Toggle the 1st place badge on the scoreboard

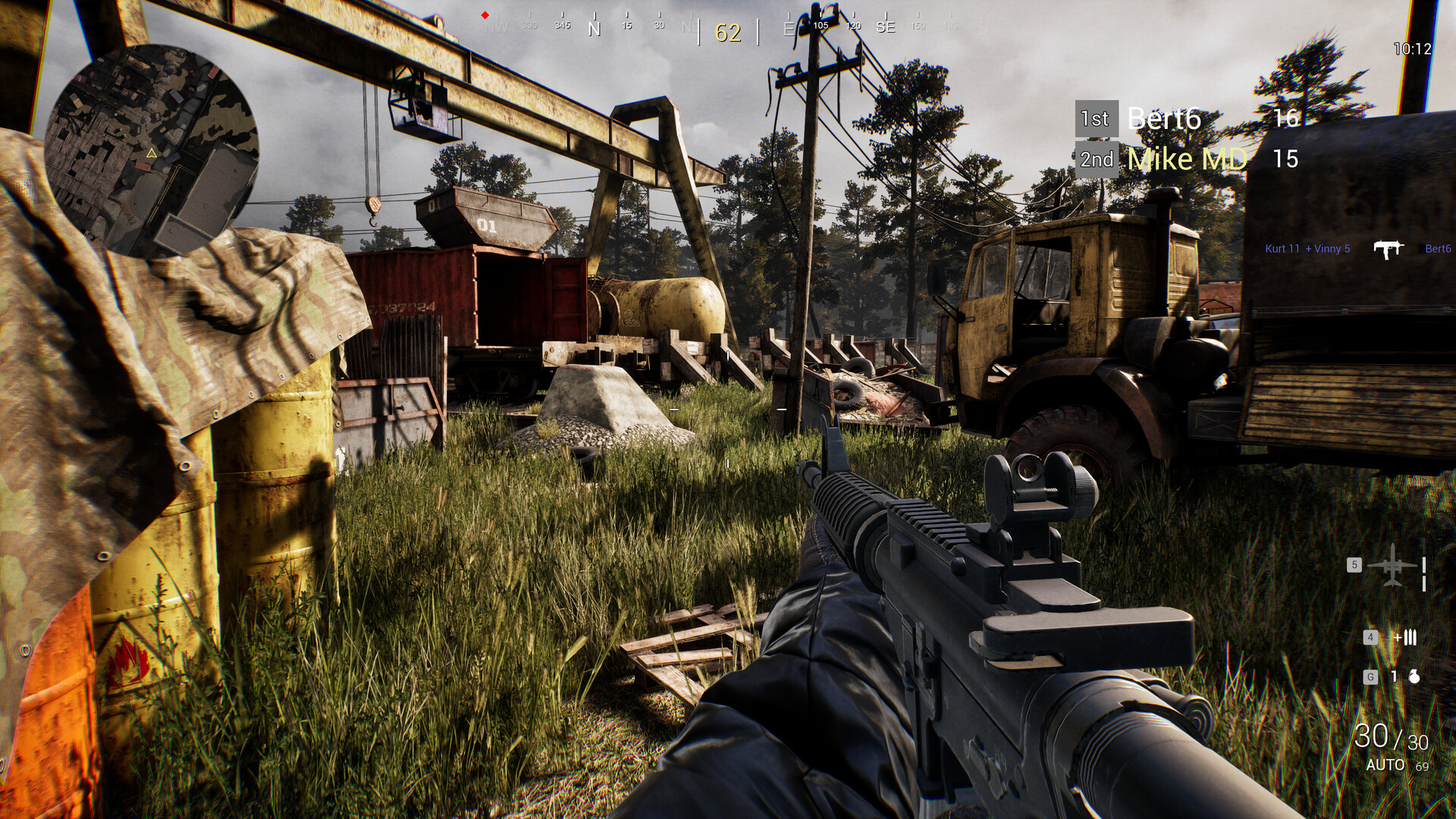coord(1097,118)
